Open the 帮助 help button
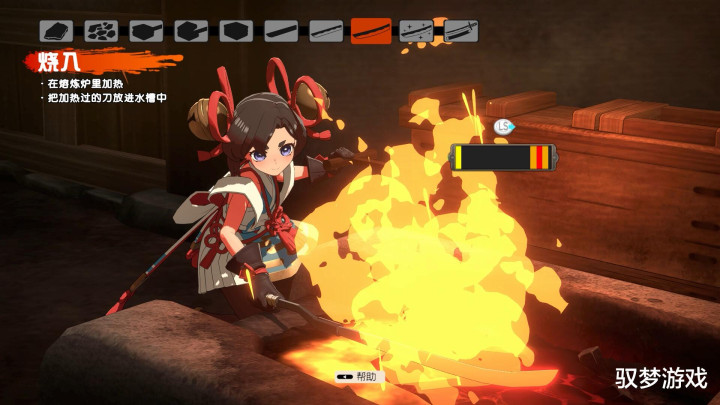 tap(360, 377)
